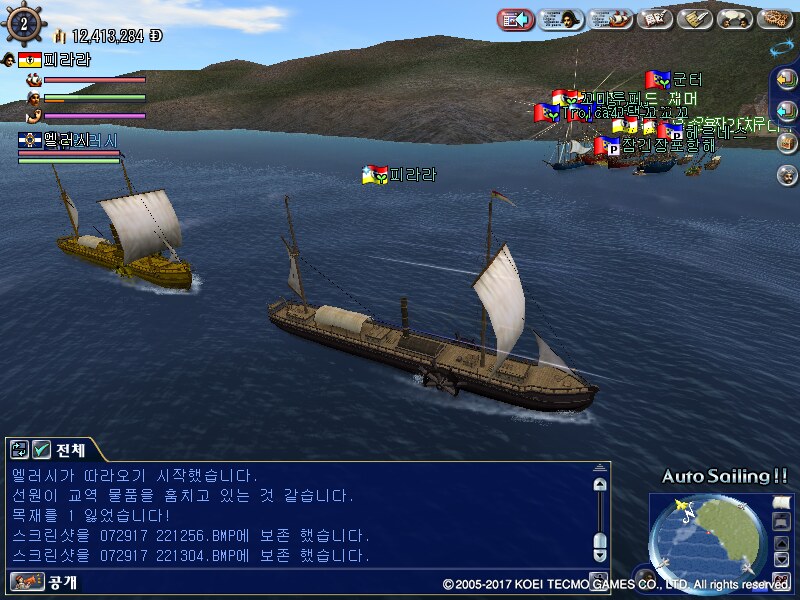This screenshot has height=600, width=800.
Task: Open the two-people chat menu
Action: [735, 19]
